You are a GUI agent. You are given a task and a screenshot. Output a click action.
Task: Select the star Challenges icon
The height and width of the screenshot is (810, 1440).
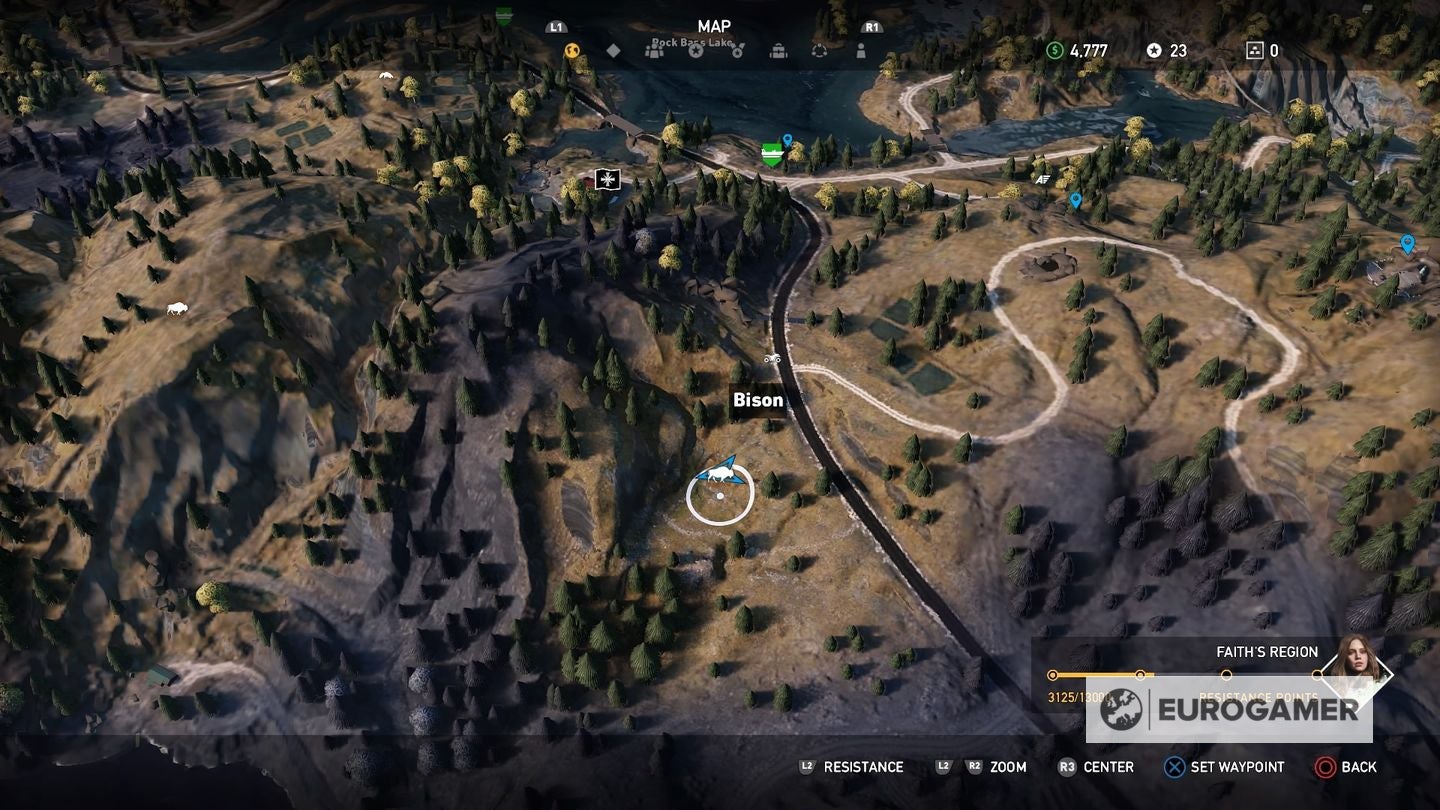coord(697,51)
